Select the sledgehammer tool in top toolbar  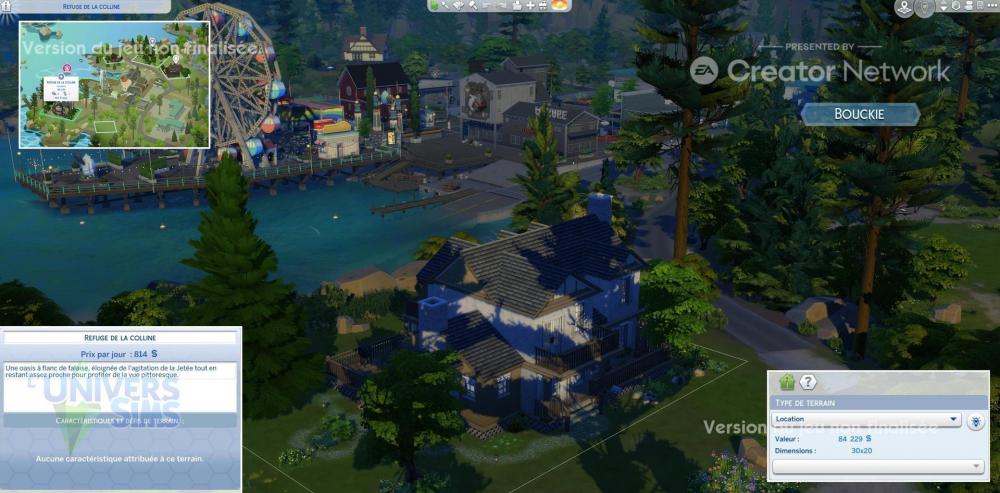(x=474, y=6)
